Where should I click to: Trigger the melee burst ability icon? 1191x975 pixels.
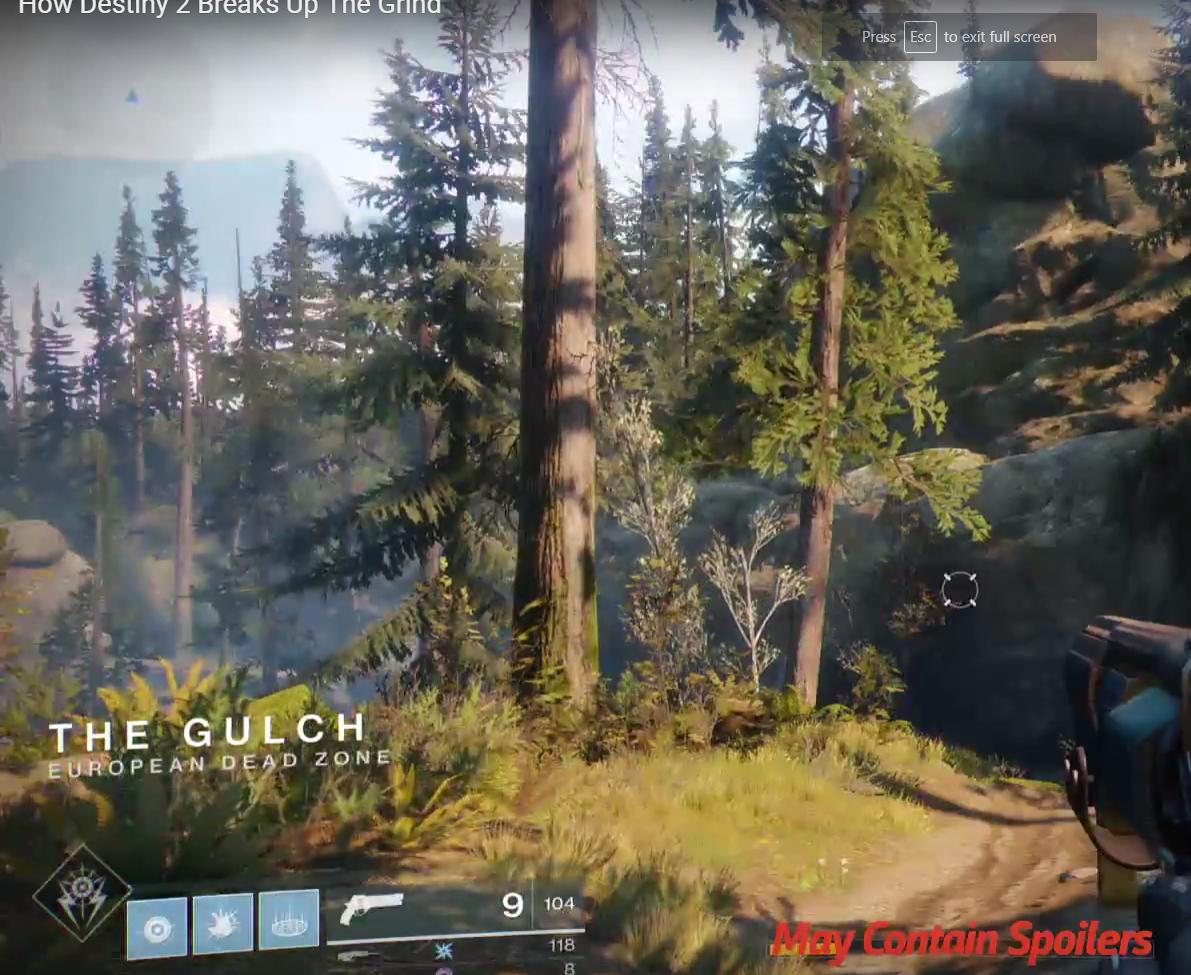222,923
